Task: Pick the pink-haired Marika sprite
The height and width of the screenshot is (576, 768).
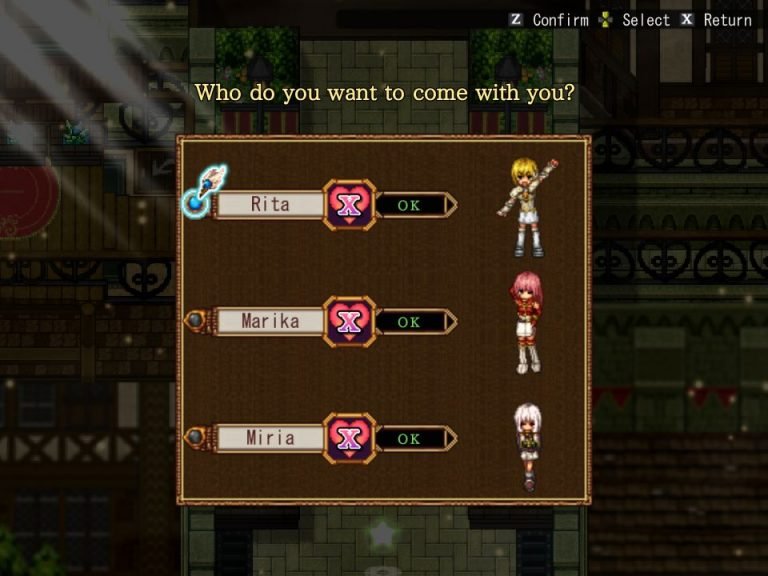Action: (526, 322)
